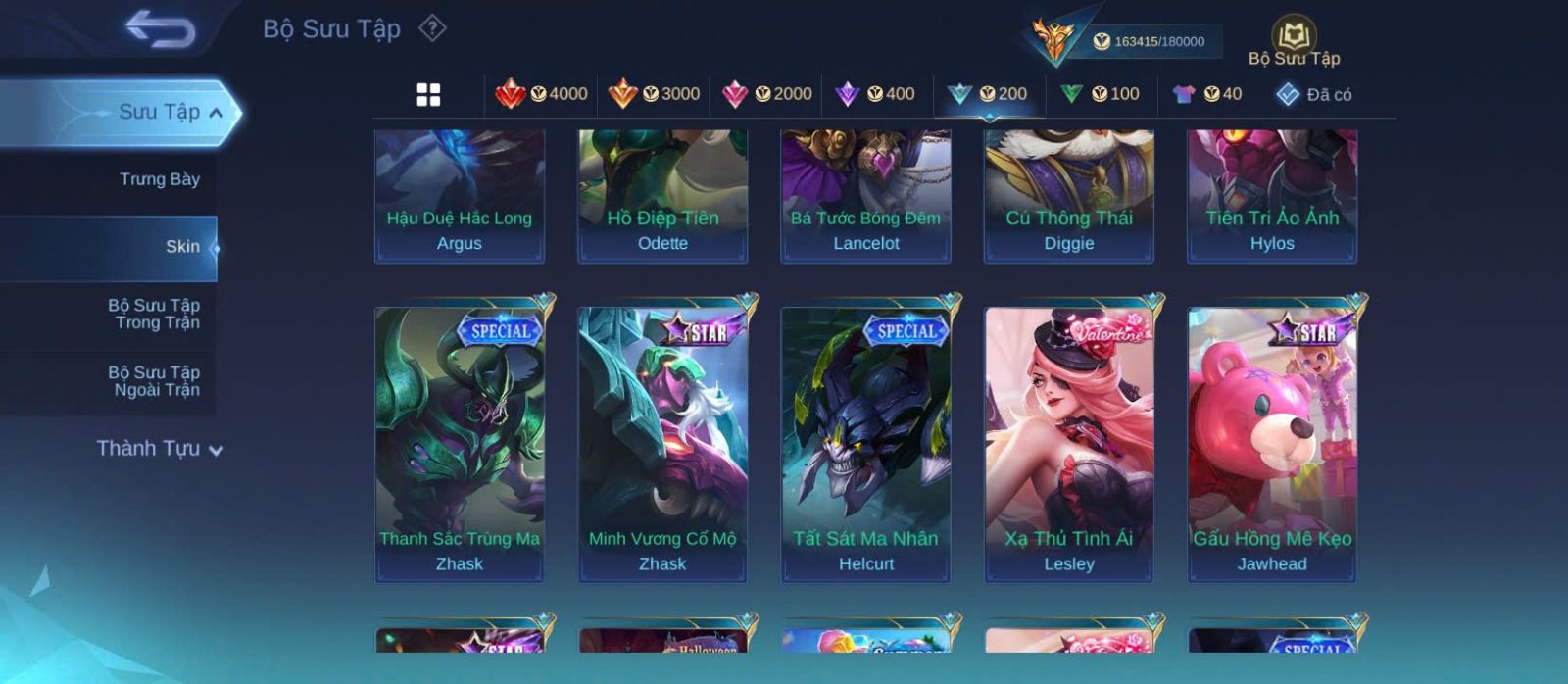Show the 40 point shirt tier

[1207, 94]
